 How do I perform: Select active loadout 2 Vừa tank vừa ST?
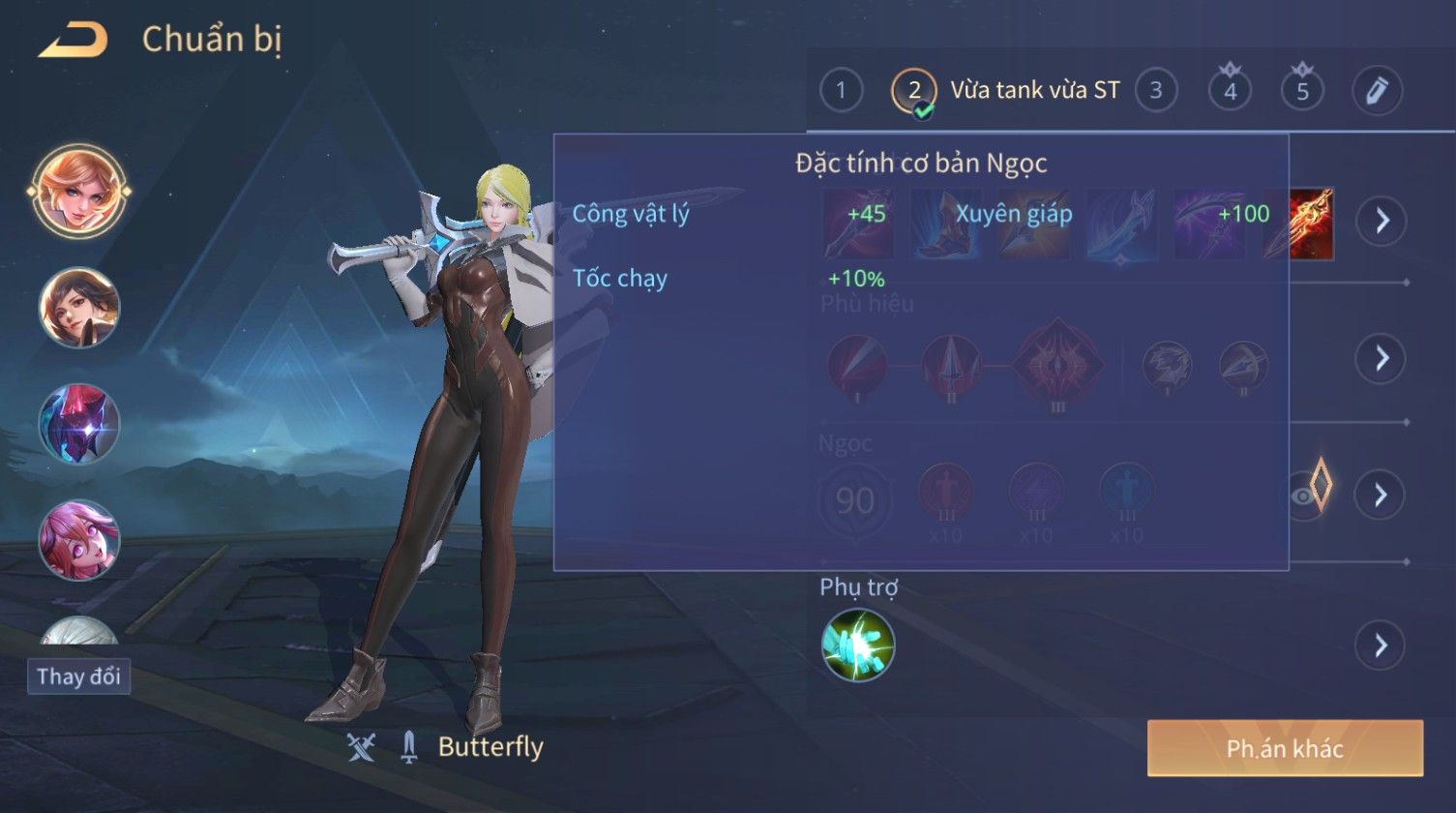[x=1006, y=91]
